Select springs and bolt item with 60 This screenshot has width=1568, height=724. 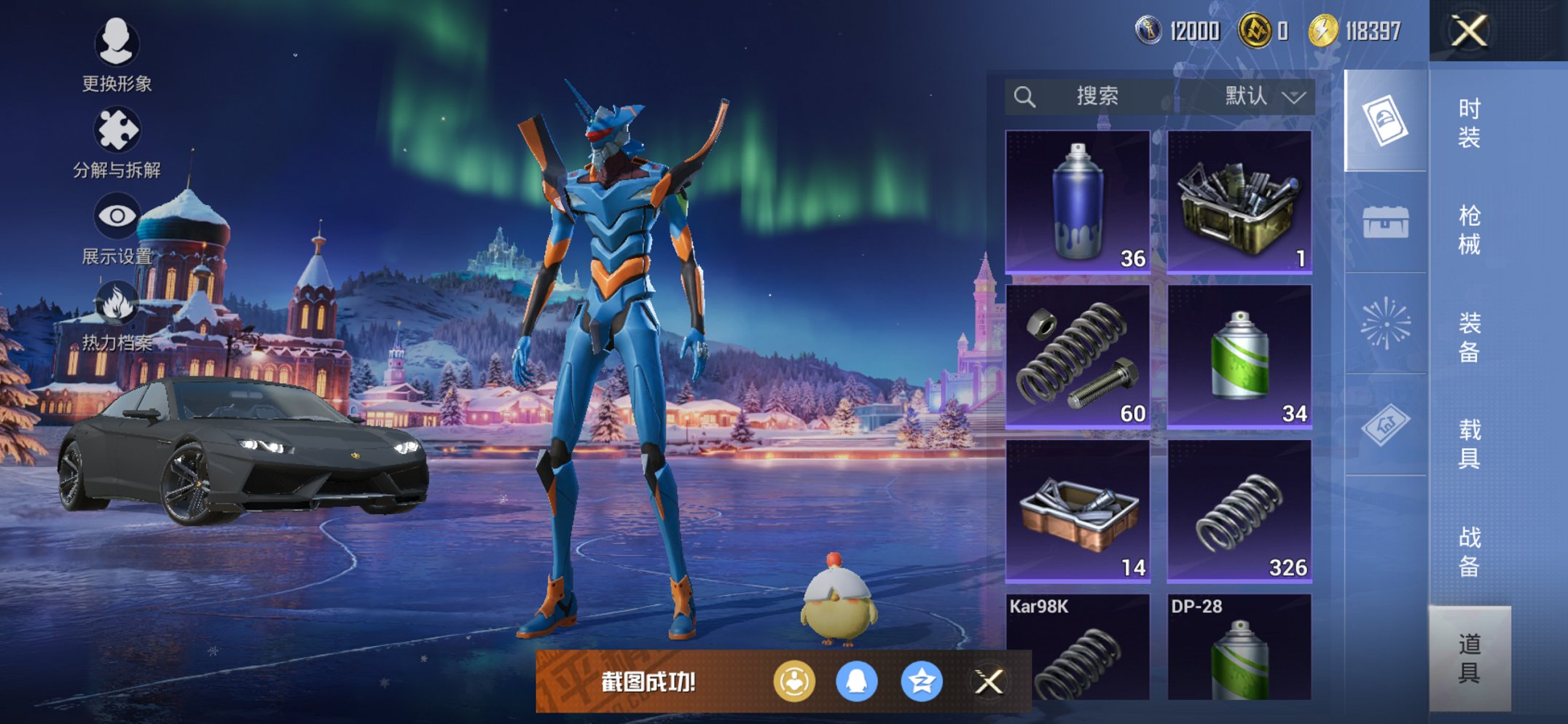(x=1078, y=356)
